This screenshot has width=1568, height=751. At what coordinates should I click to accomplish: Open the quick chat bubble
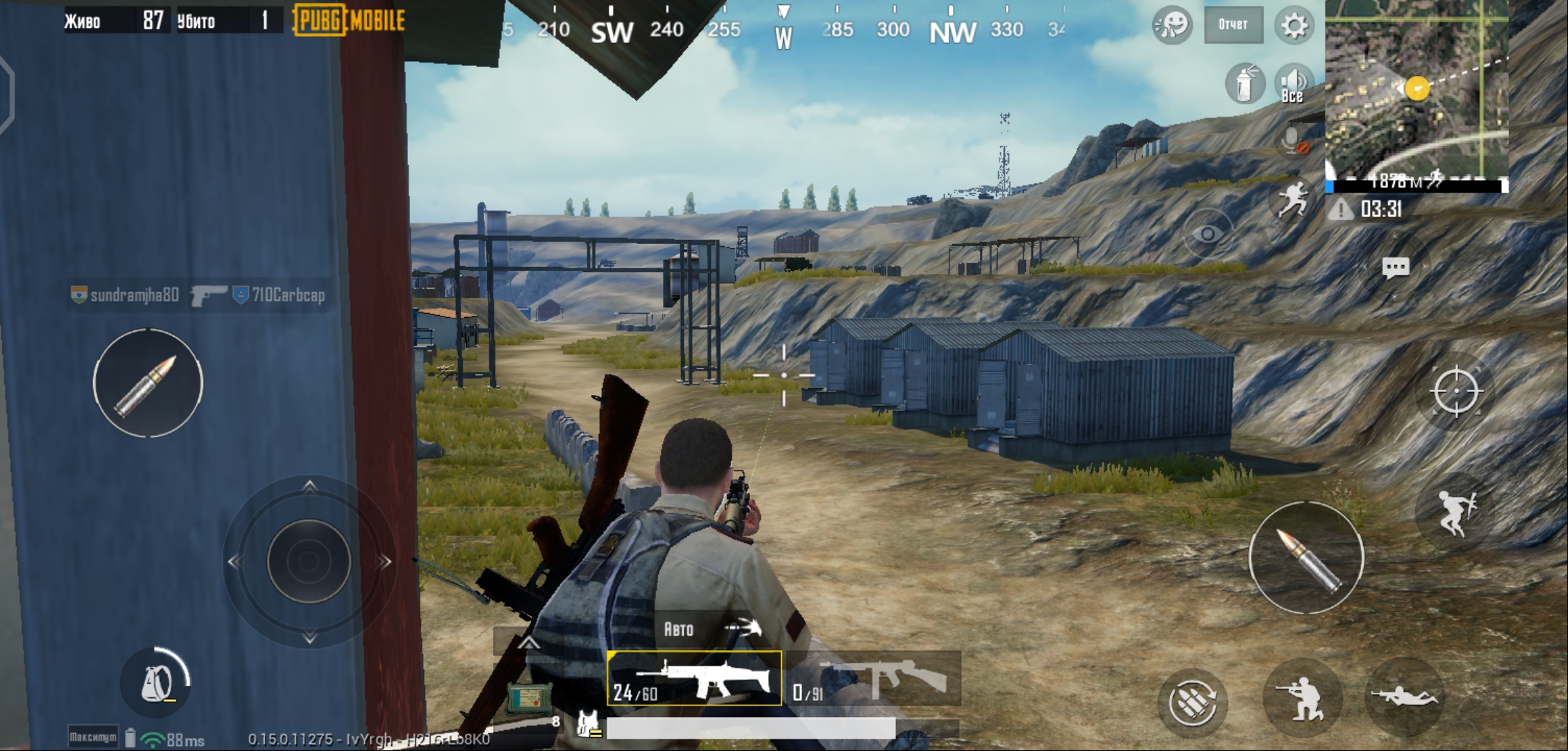(1395, 268)
